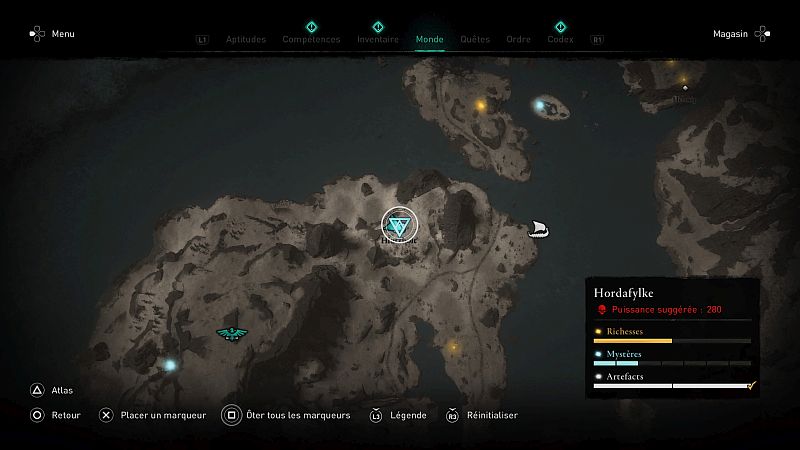Click Réinitialiser to reset the map

pyautogui.click(x=481, y=415)
